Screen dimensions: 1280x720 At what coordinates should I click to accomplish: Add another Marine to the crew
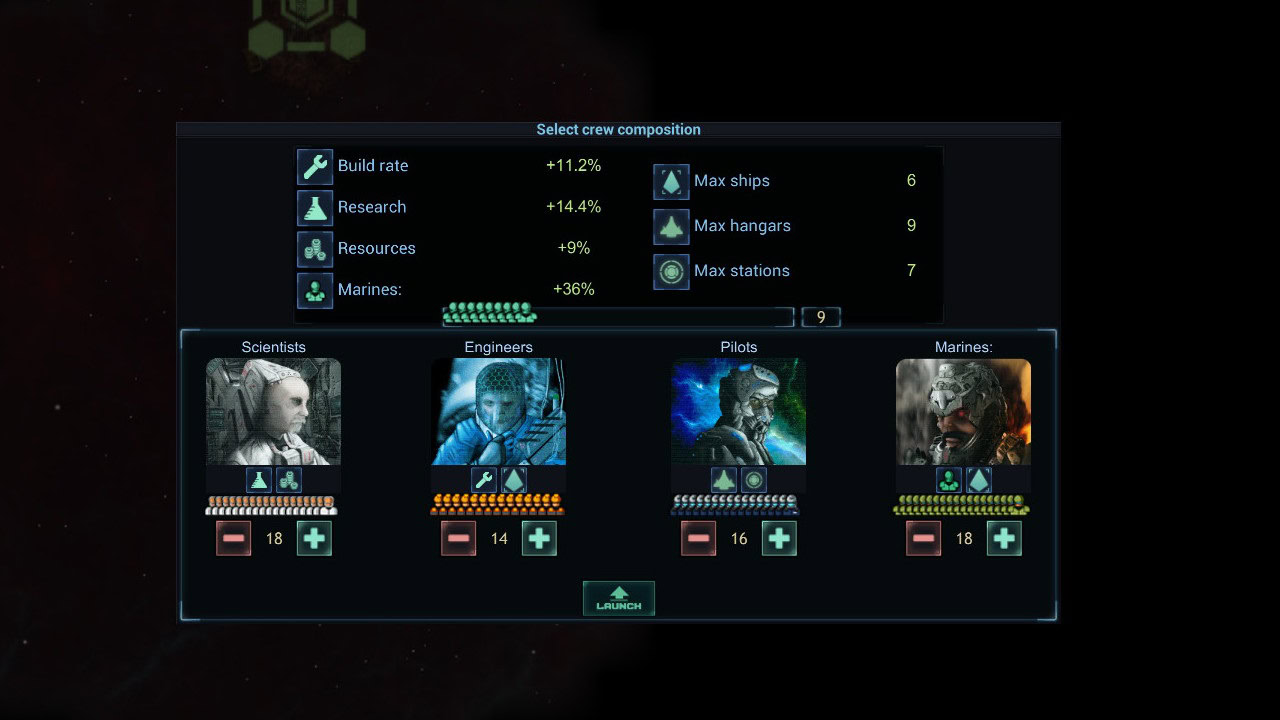[x=1004, y=539]
